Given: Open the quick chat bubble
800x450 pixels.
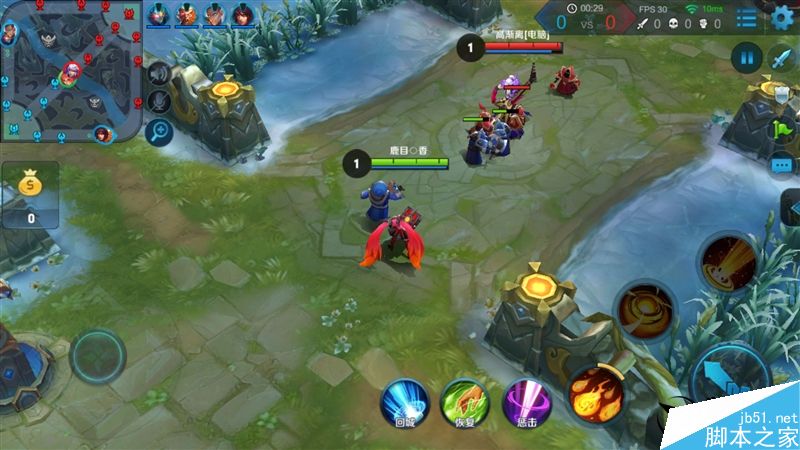Looking at the screenshot, I should (x=782, y=165).
